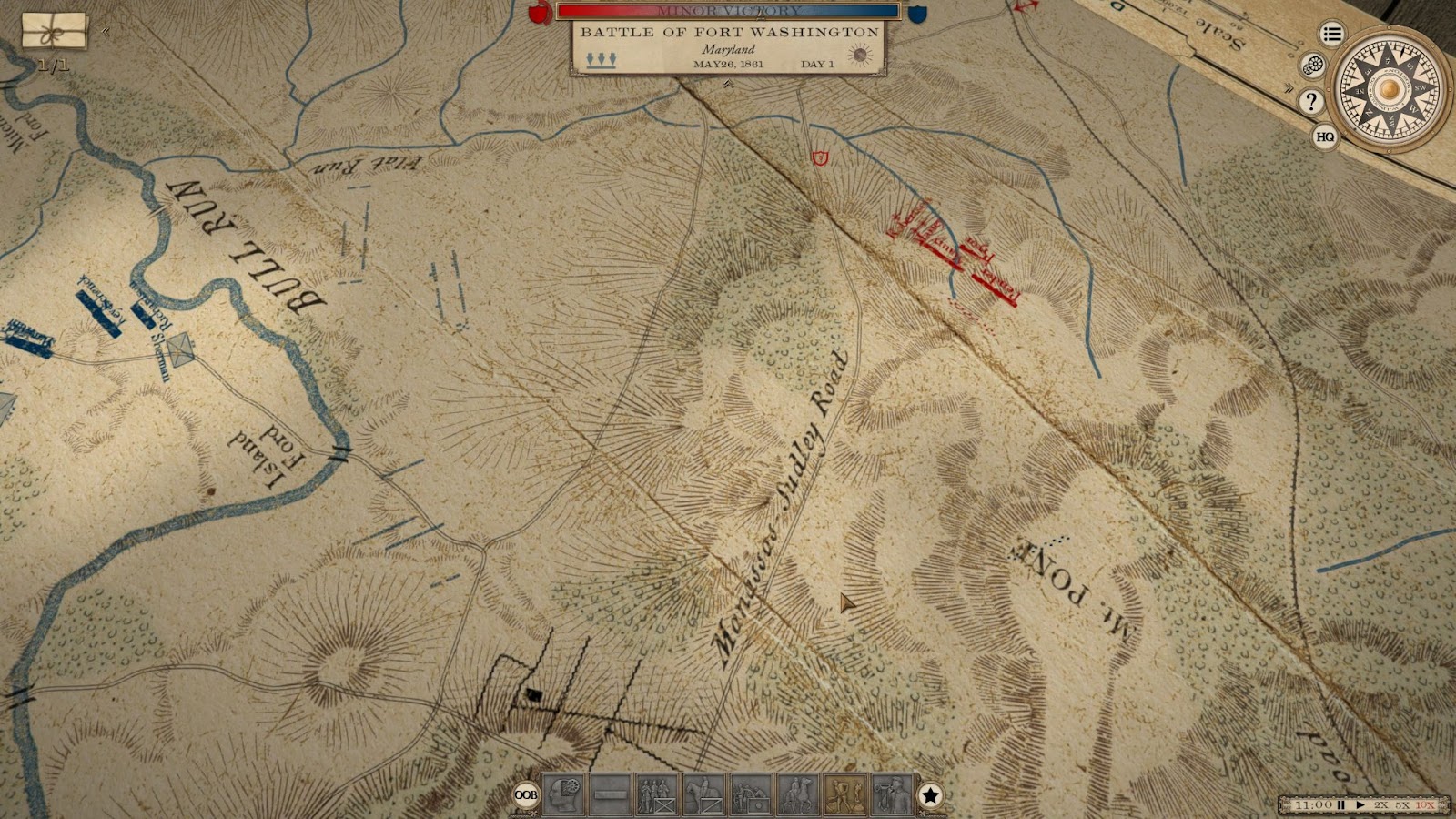Choose the rearing horse rider toolbar icon
This screenshot has height=819, width=1456.
[x=798, y=795]
